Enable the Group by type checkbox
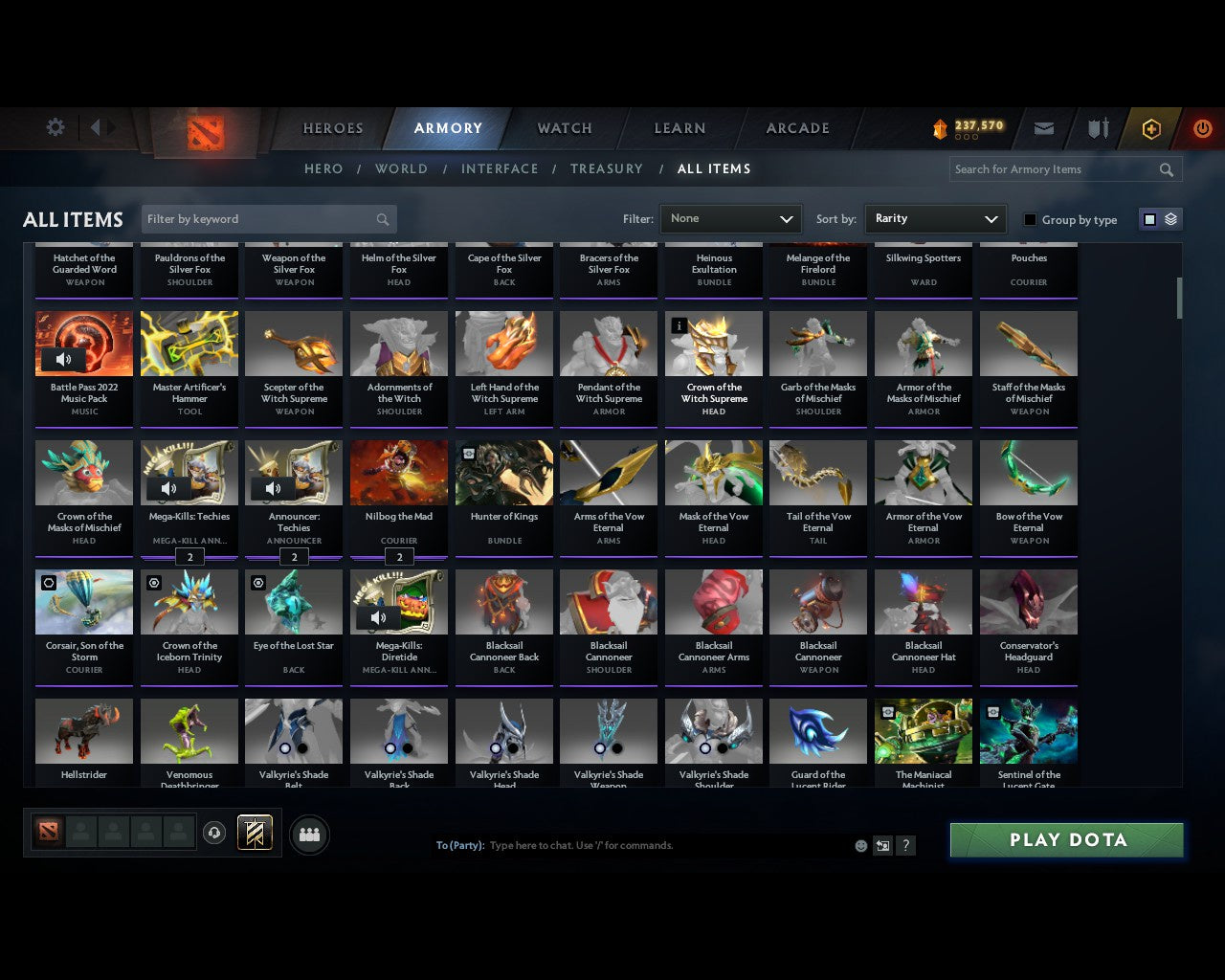The width and height of the screenshot is (1225, 980). (1030, 219)
